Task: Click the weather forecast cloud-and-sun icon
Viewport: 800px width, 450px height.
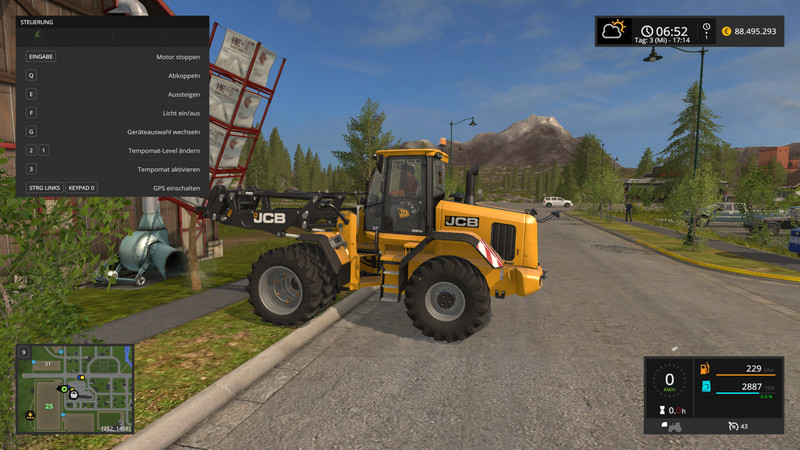Action: (613, 31)
